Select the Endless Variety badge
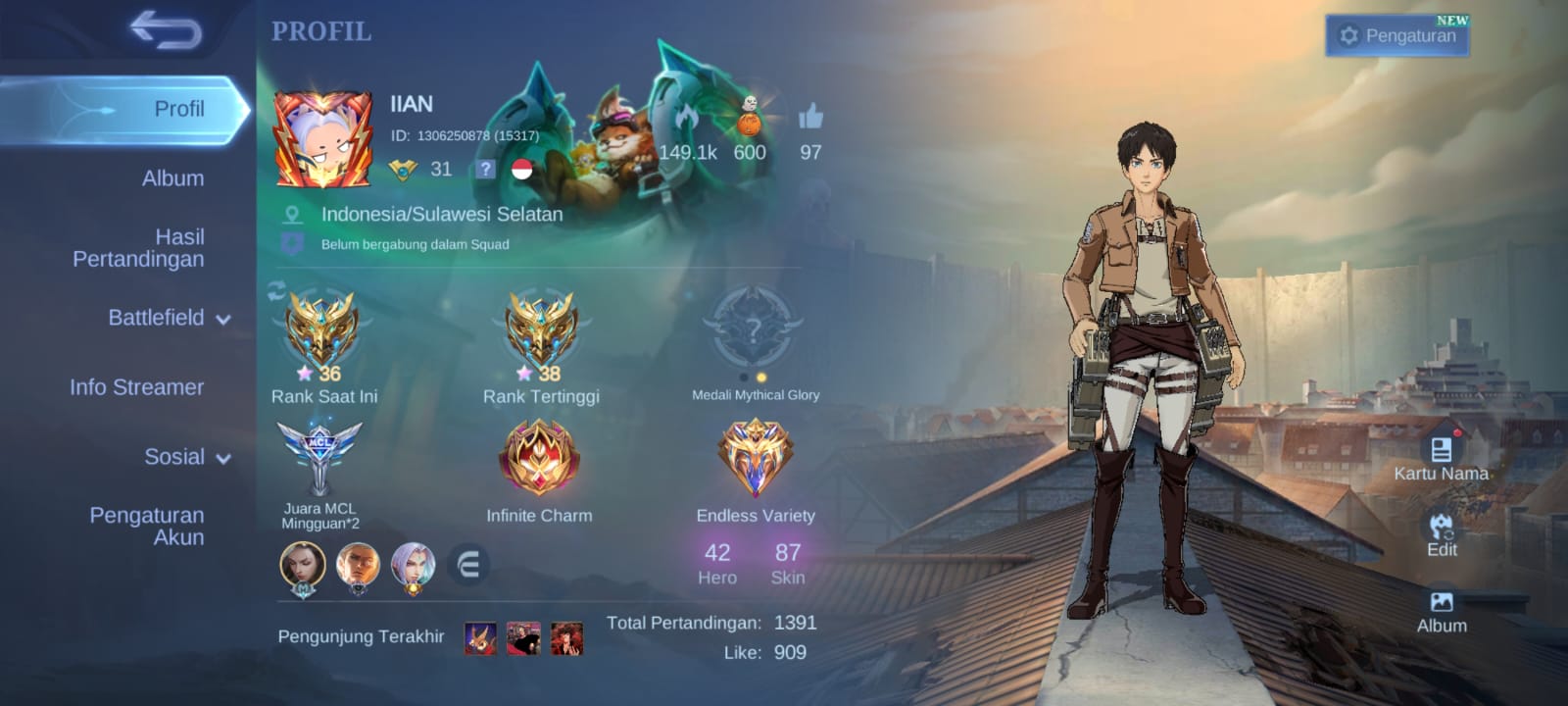The height and width of the screenshot is (706, 1568). point(755,458)
